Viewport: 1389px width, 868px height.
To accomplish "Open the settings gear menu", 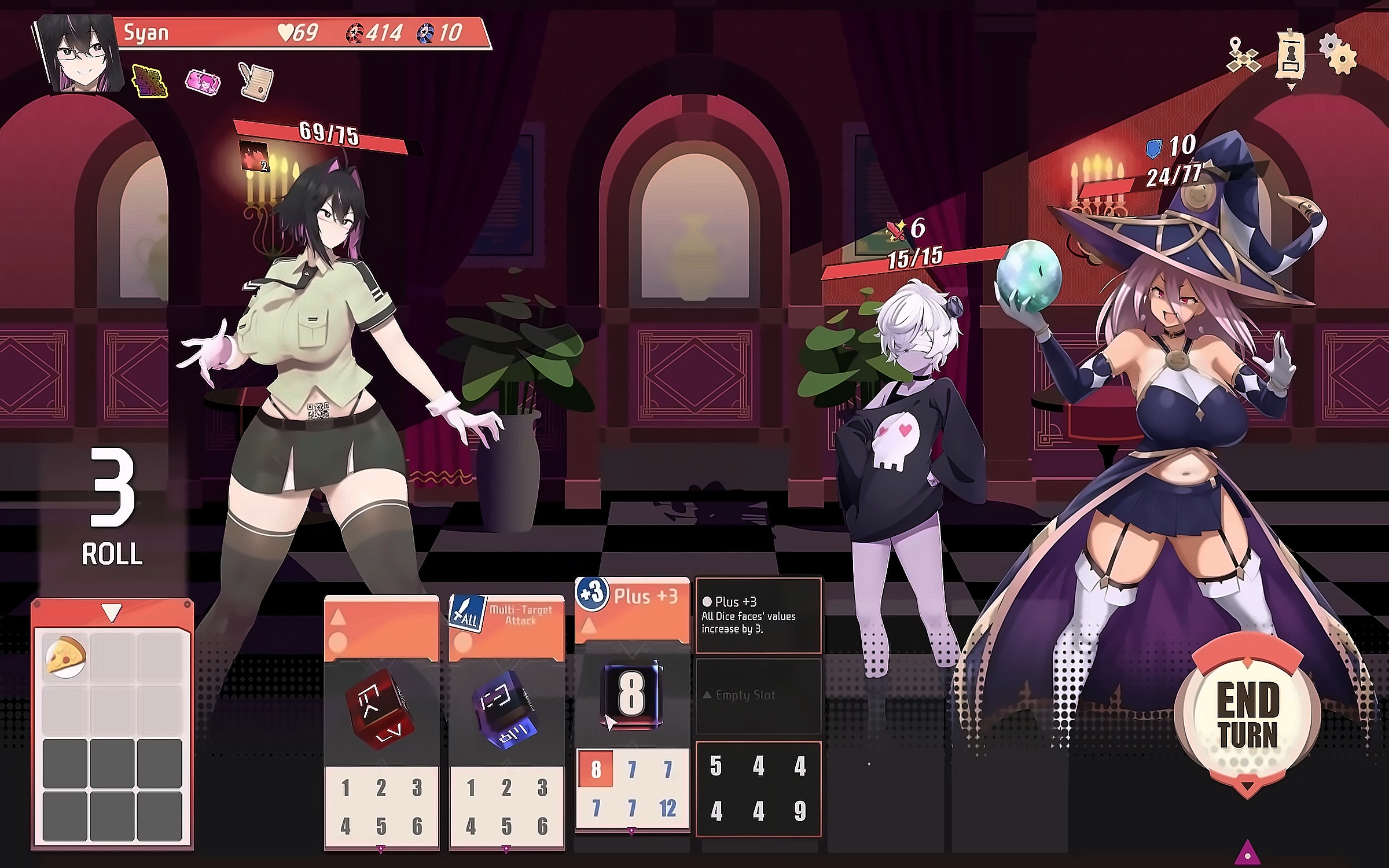I will (1338, 53).
